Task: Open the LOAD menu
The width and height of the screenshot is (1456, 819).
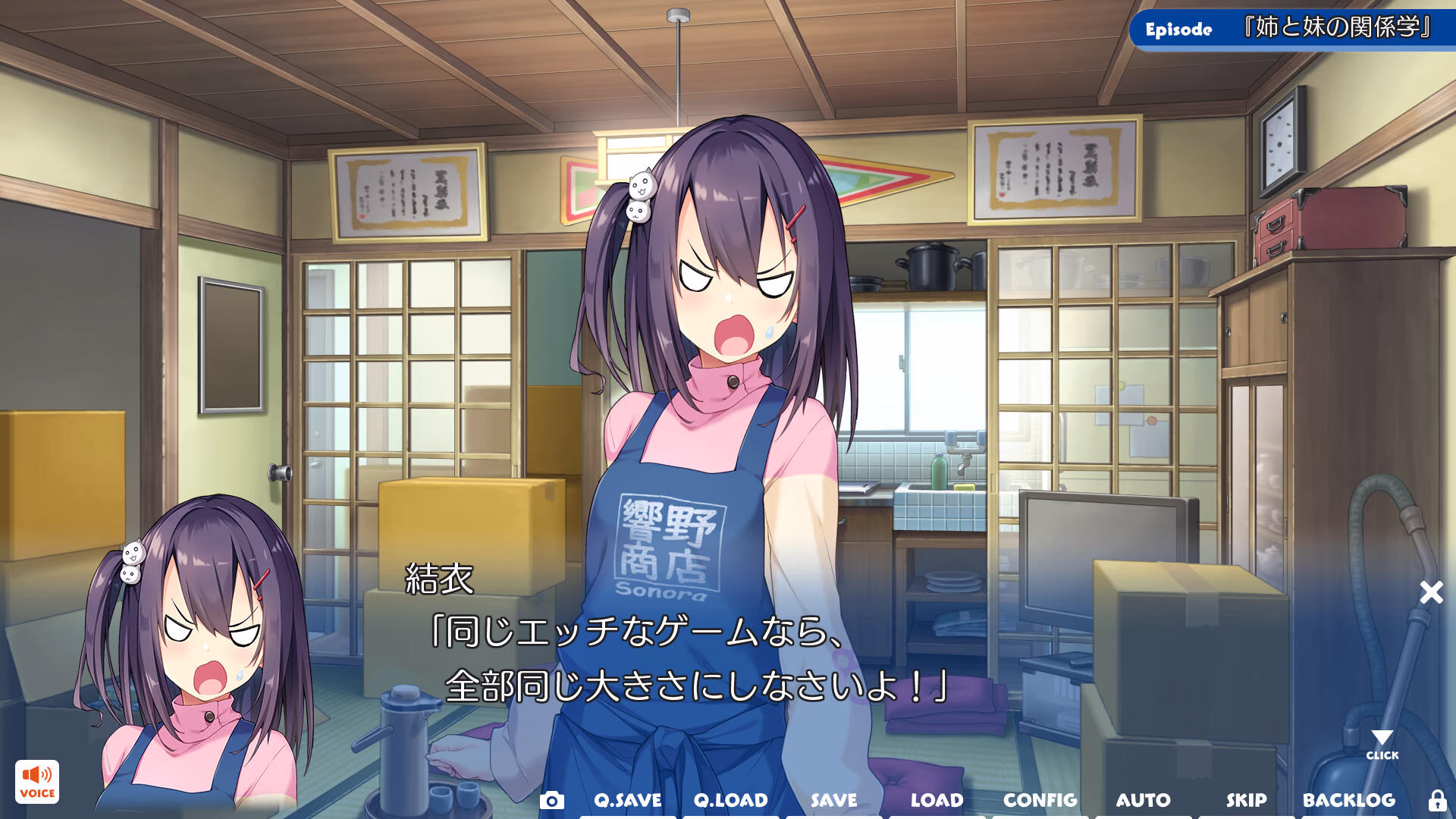Action: 937,800
